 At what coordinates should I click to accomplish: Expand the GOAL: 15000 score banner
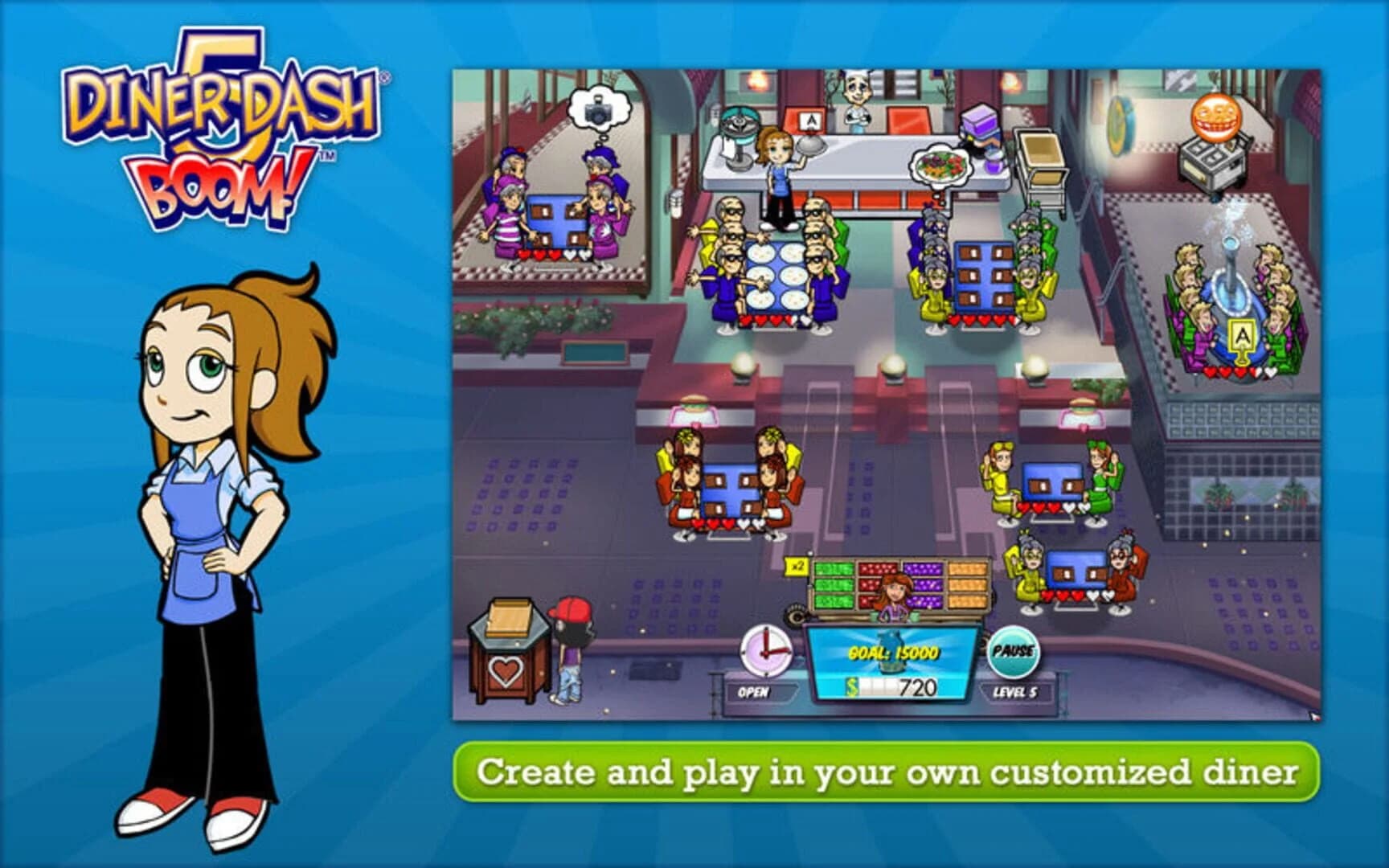[x=892, y=653]
